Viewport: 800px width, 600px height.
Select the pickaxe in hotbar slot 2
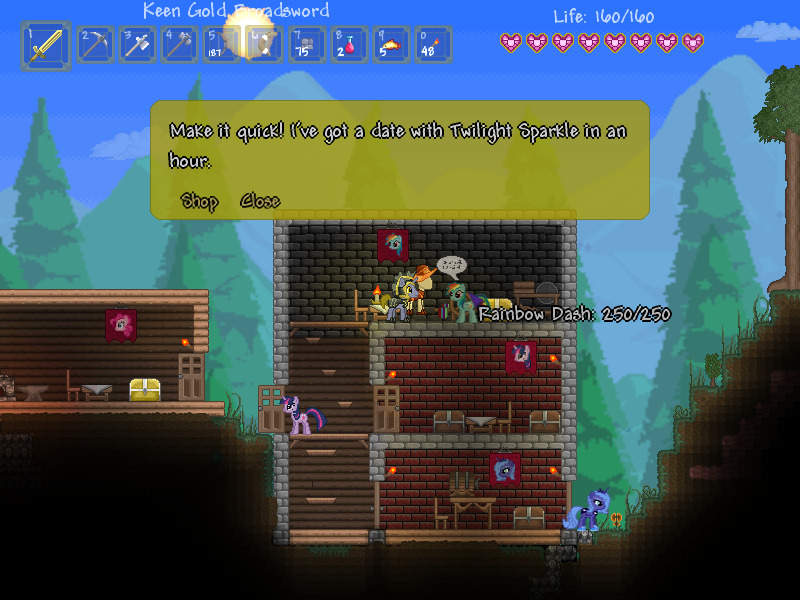[x=96, y=45]
